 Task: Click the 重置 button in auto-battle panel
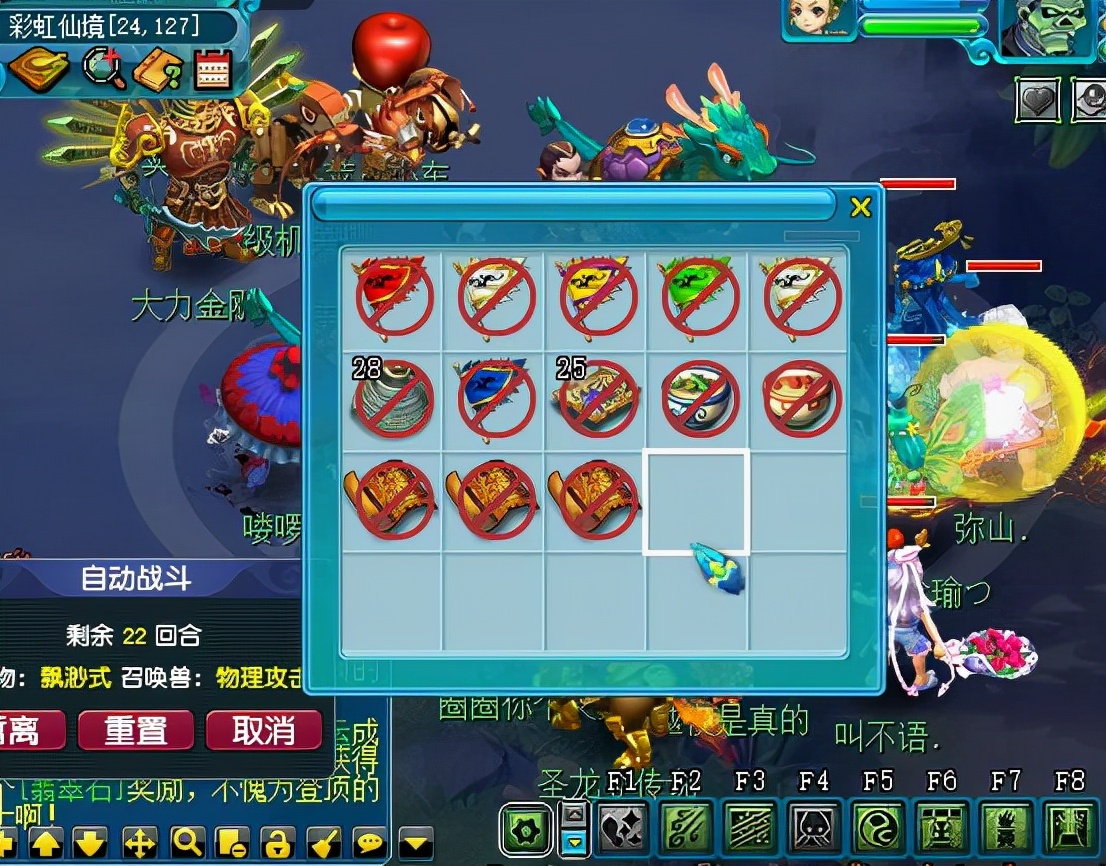[x=136, y=730]
